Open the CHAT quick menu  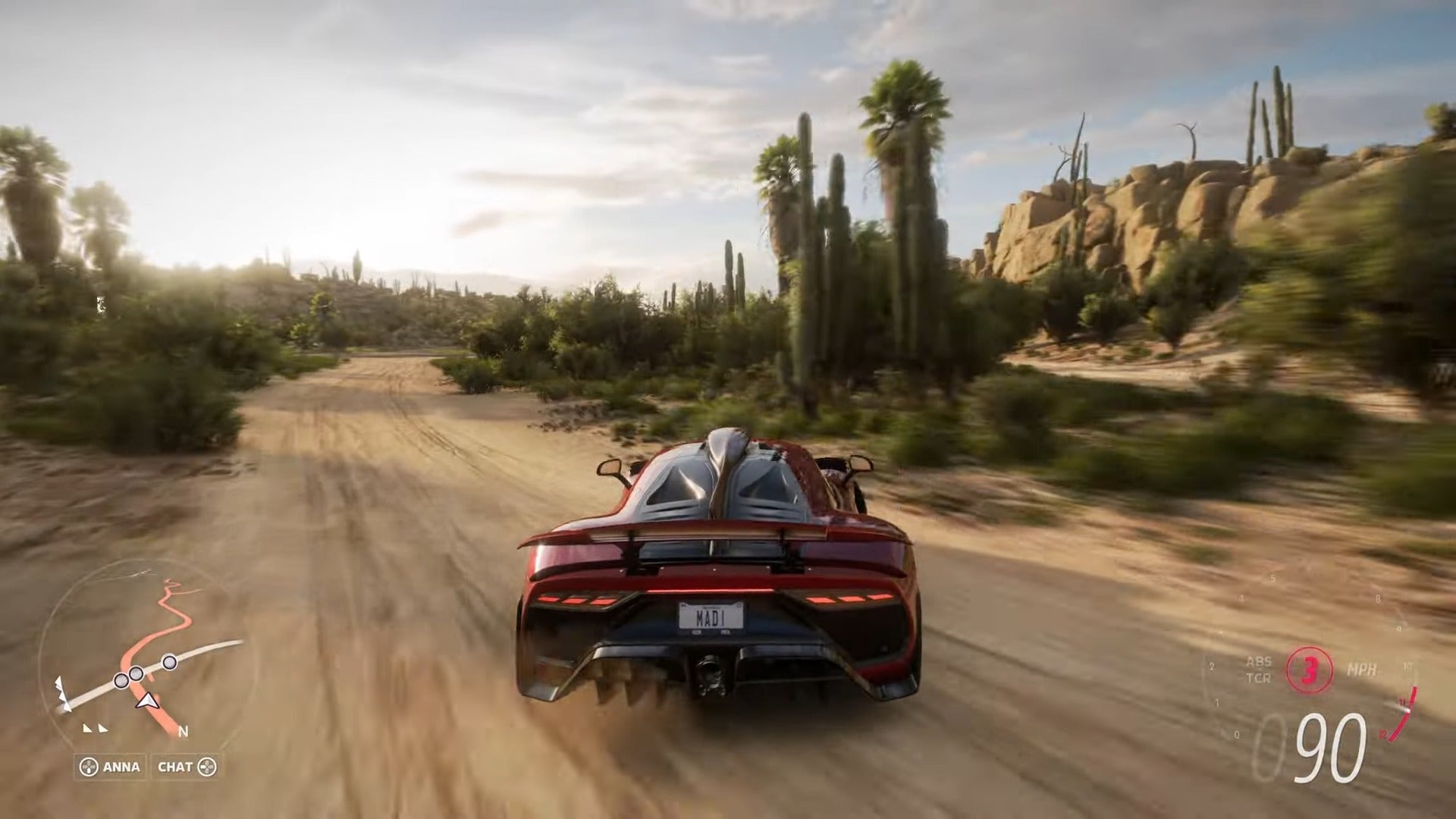coord(186,767)
